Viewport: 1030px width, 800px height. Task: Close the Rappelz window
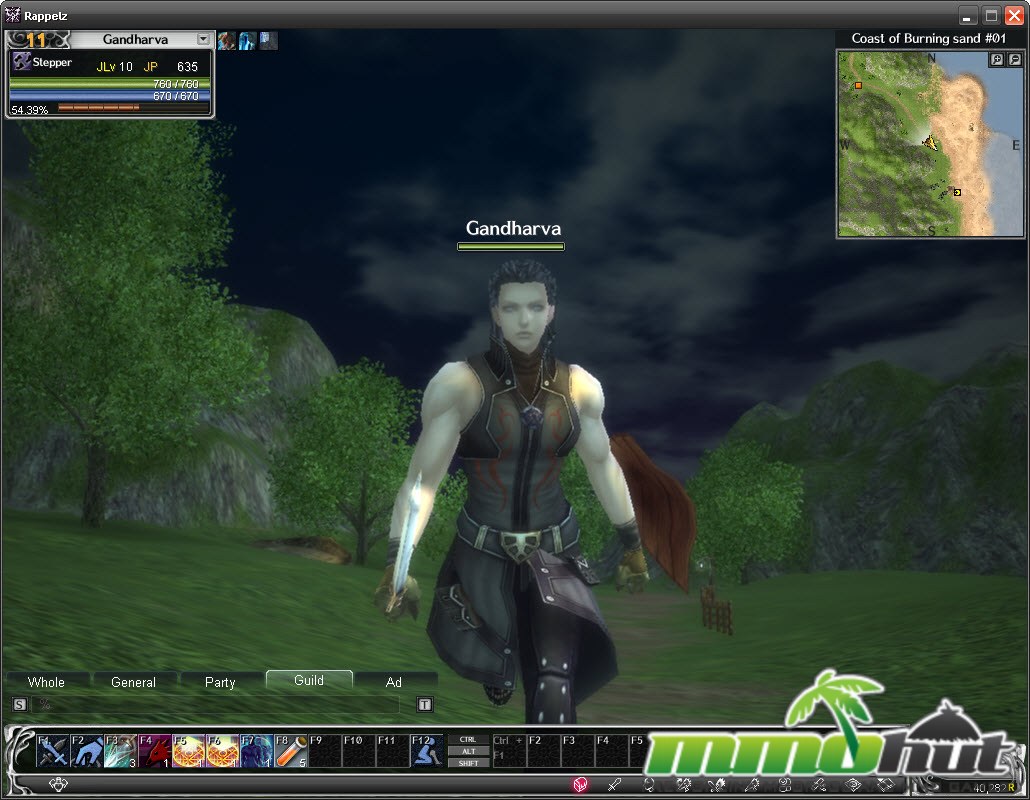coord(1014,15)
